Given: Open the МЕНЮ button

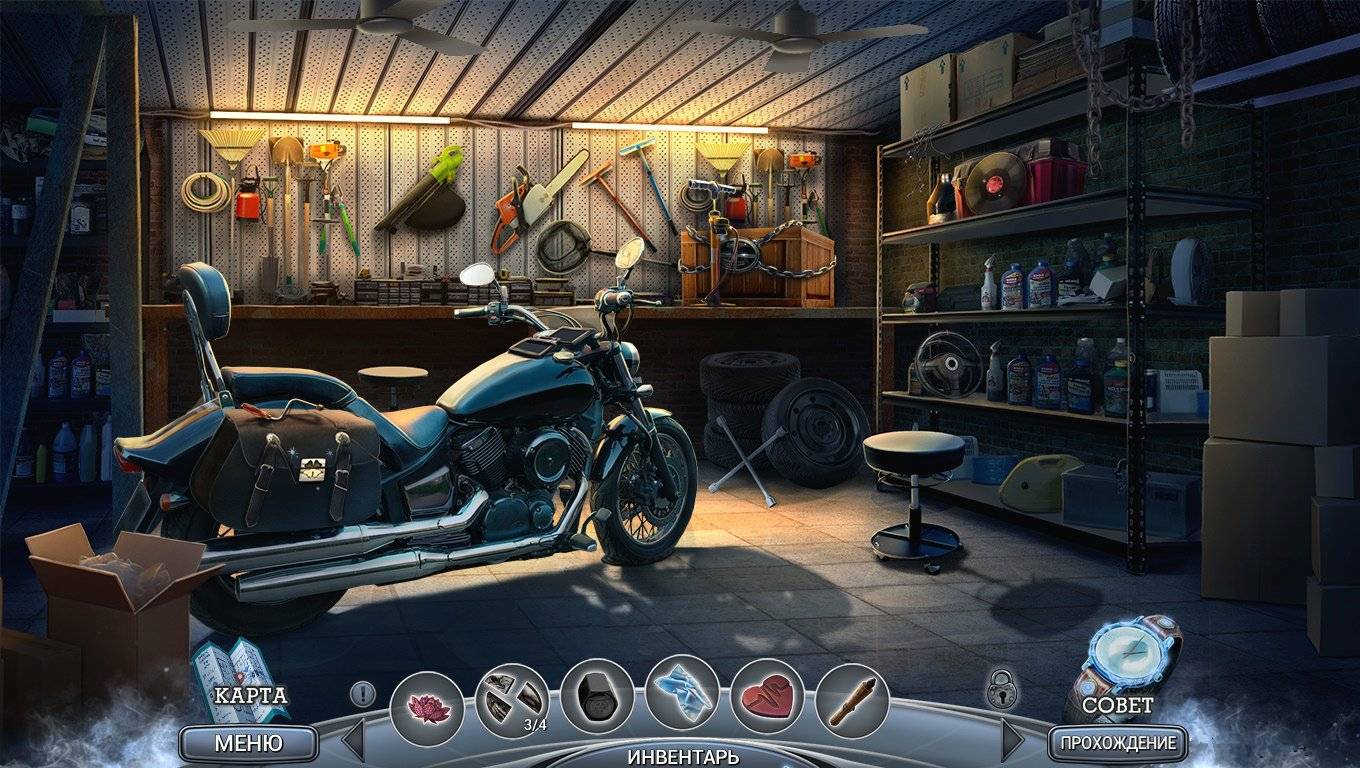Looking at the screenshot, I should coord(248,743).
